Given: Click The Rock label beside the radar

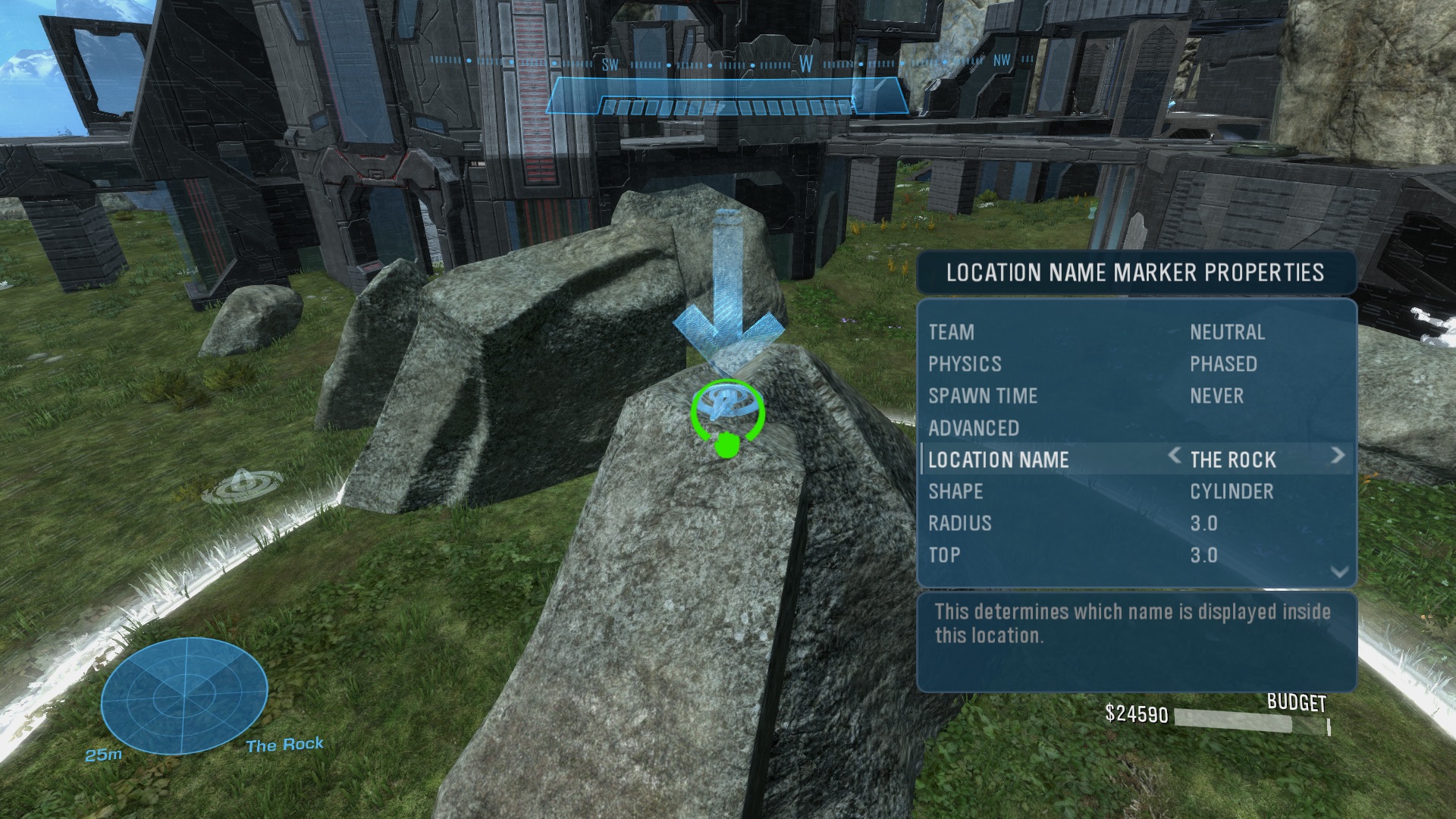Looking at the screenshot, I should click(x=284, y=745).
